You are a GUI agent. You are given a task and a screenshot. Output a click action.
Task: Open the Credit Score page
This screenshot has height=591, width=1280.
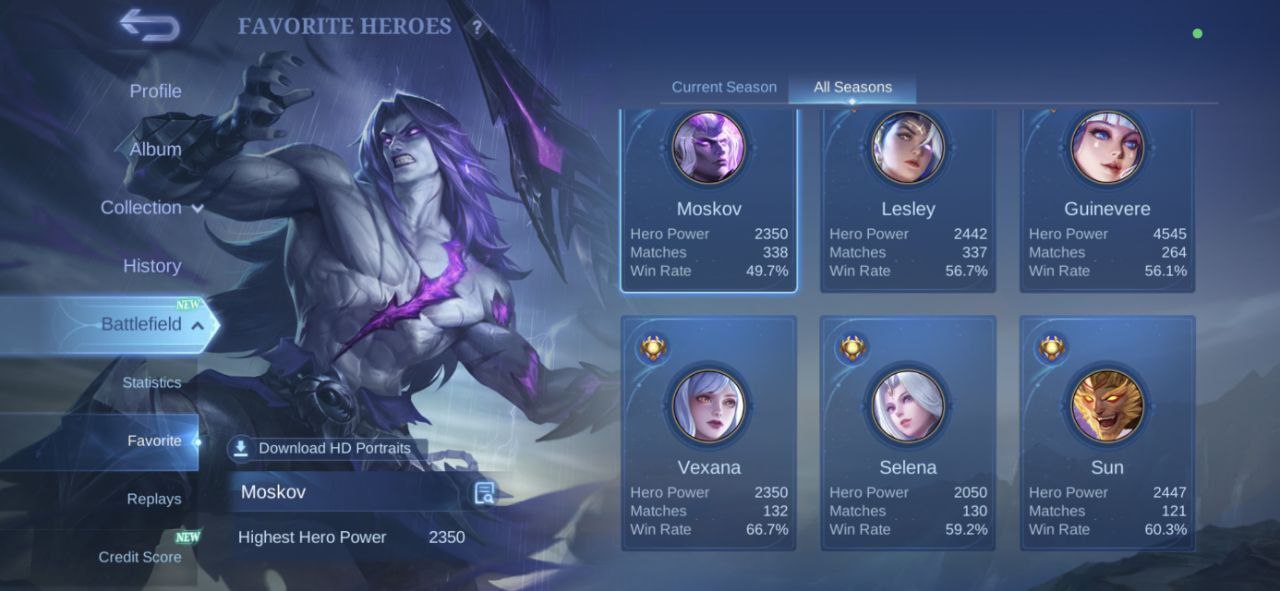pos(140,557)
